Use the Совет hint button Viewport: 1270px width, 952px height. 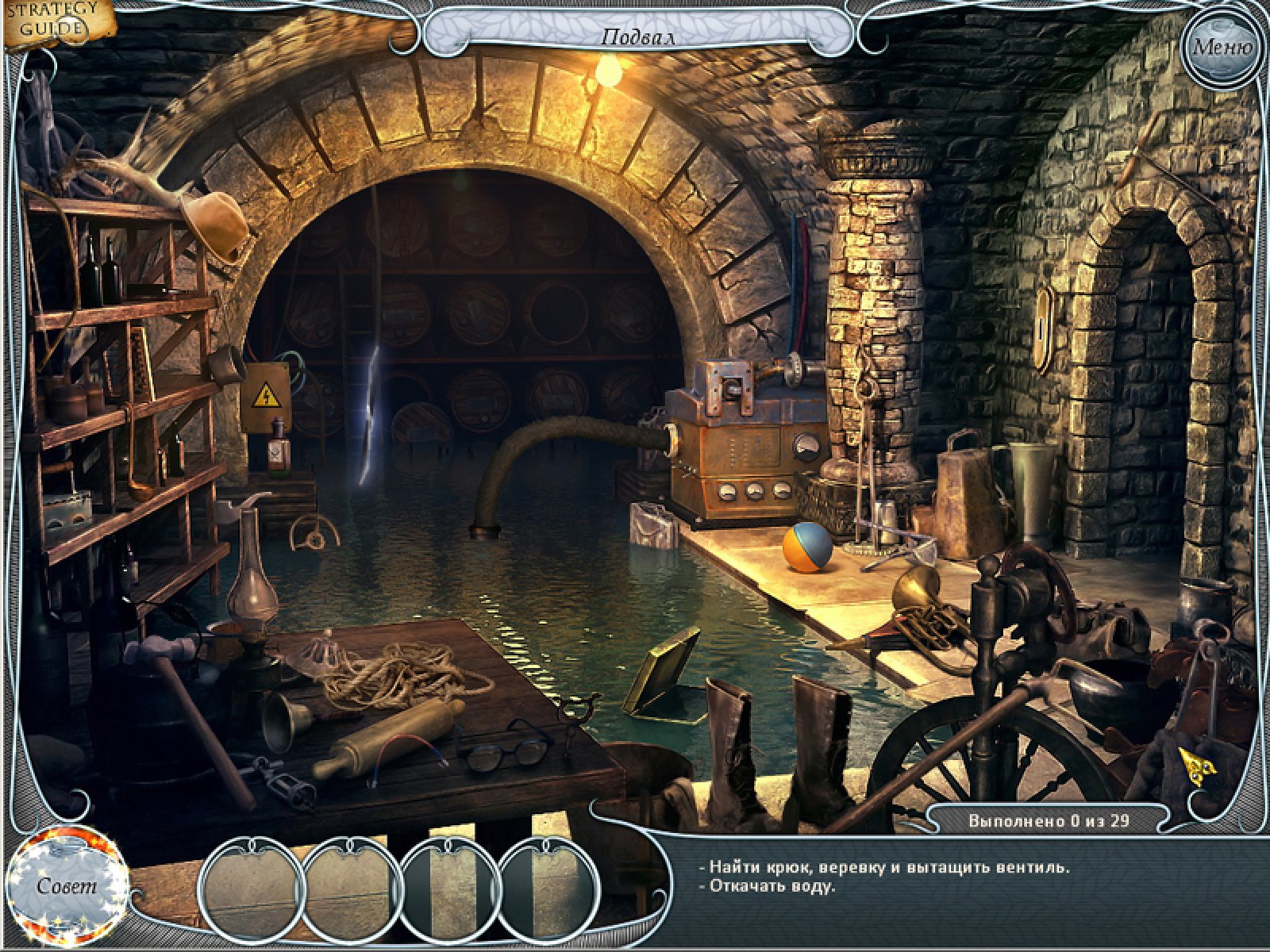(67, 885)
